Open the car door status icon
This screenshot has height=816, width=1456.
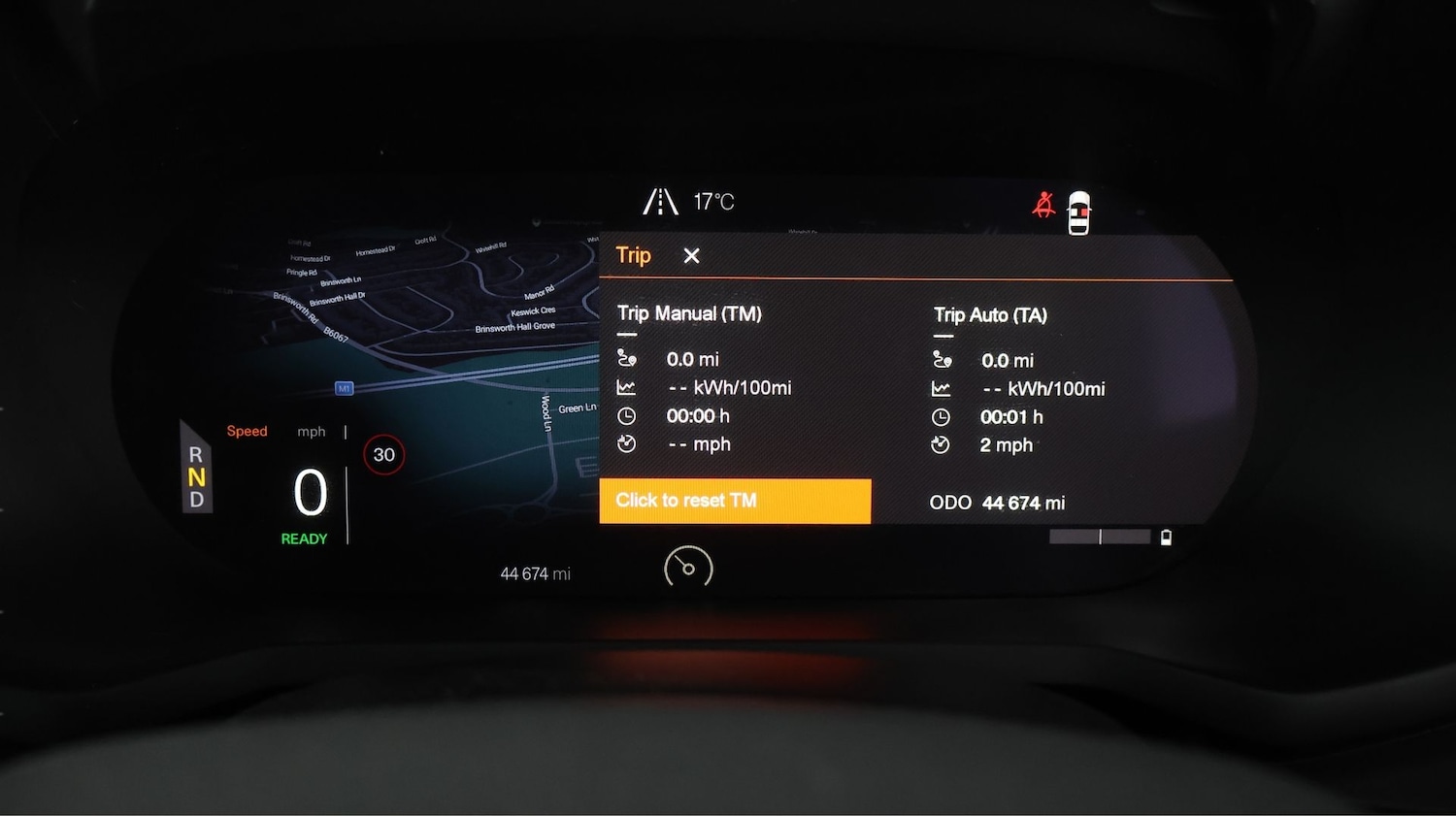pos(1077,210)
